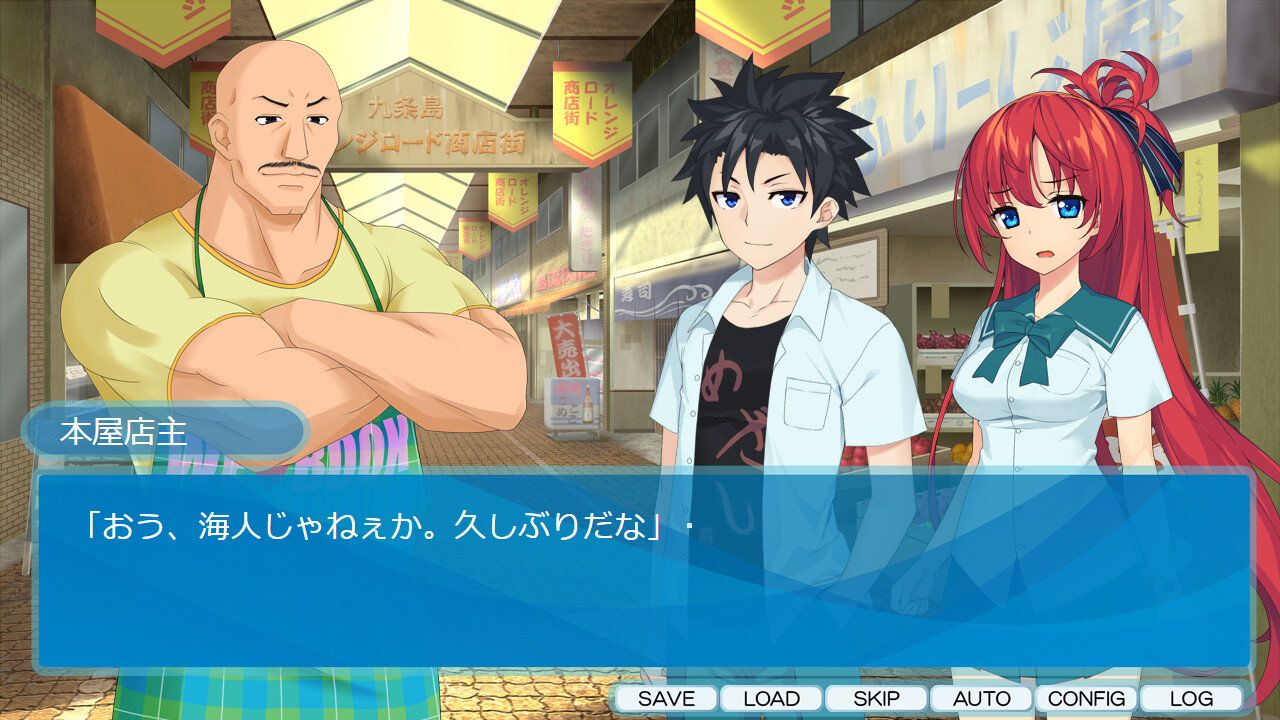Activate SKIP to fast-forward dialogue
Viewport: 1280px width, 720px height.
[x=876, y=699]
